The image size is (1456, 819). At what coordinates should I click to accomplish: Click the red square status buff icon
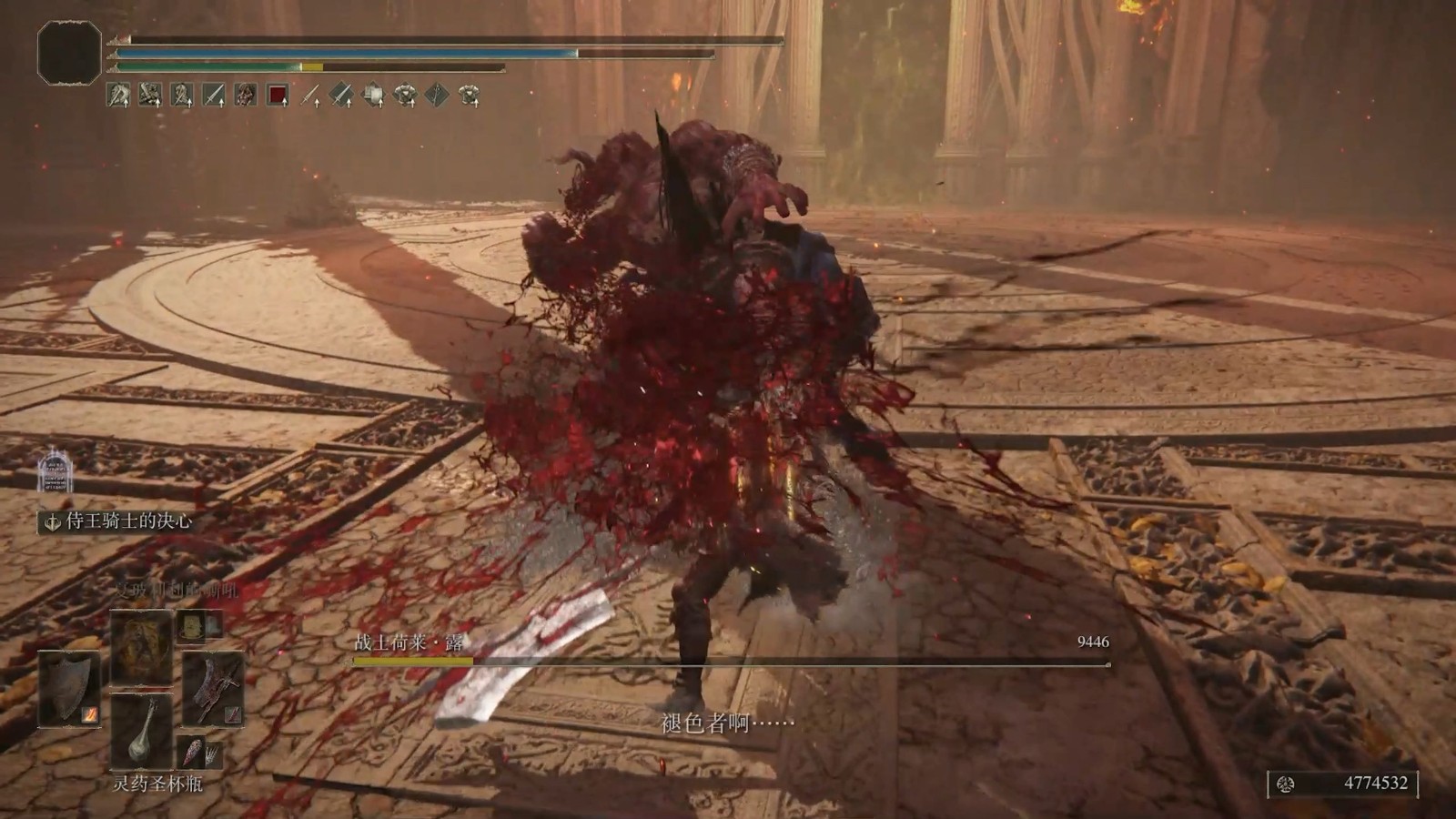tap(278, 95)
